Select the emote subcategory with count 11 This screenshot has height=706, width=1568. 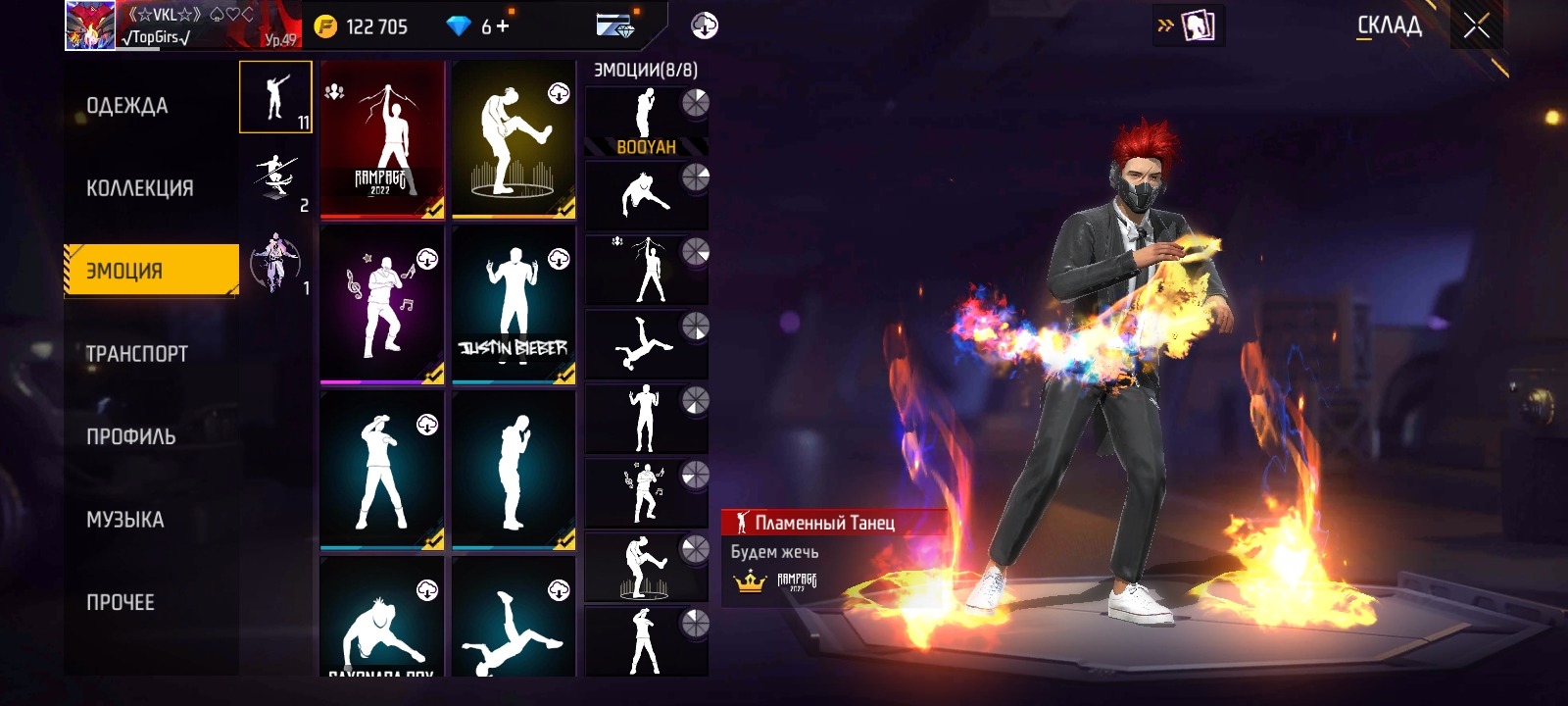click(275, 97)
